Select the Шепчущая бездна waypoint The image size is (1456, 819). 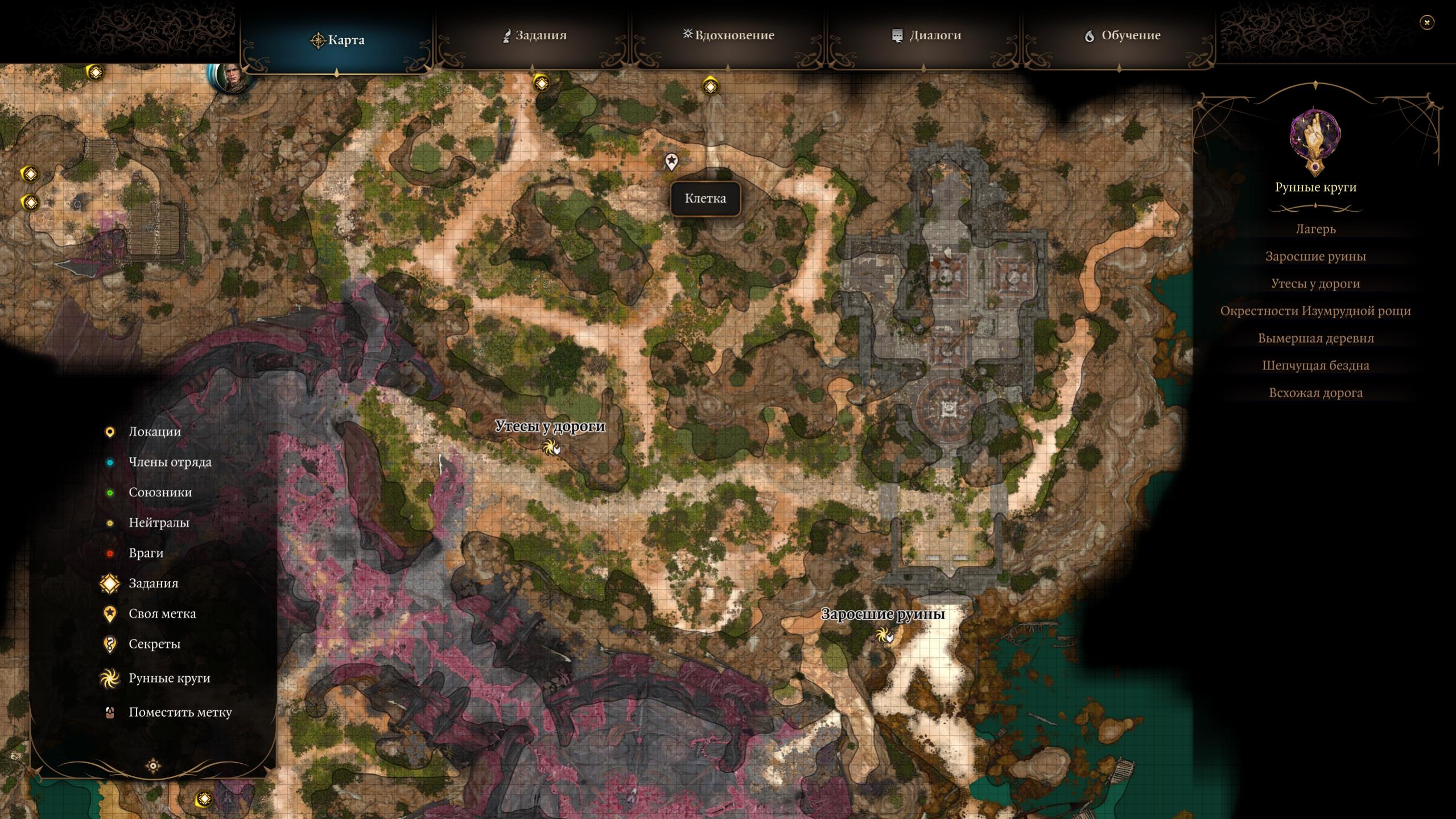pyautogui.click(x=1315, y=365)
